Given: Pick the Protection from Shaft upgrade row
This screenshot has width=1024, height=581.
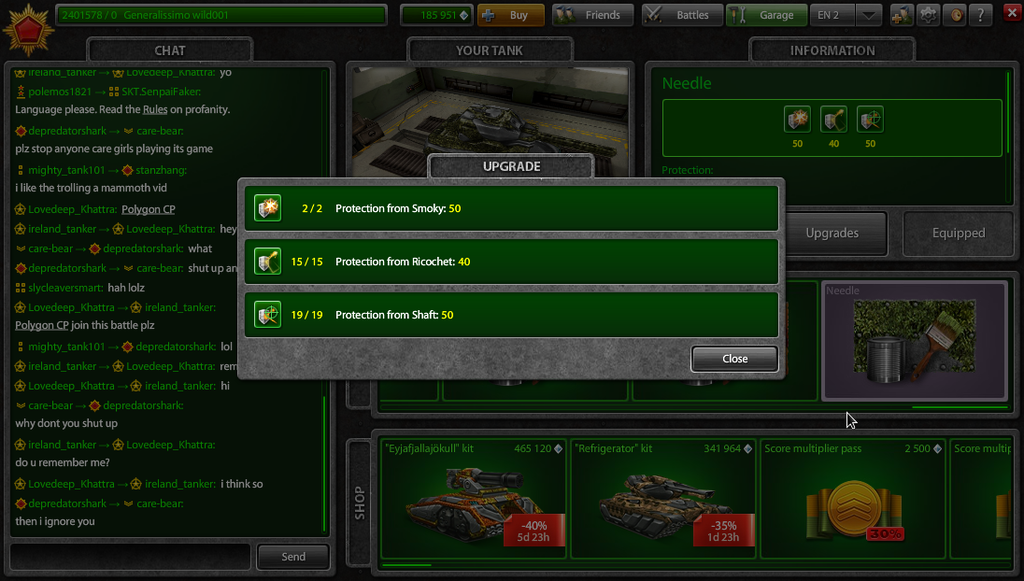Looking at the screenshot, I should [x=511, y=315].
